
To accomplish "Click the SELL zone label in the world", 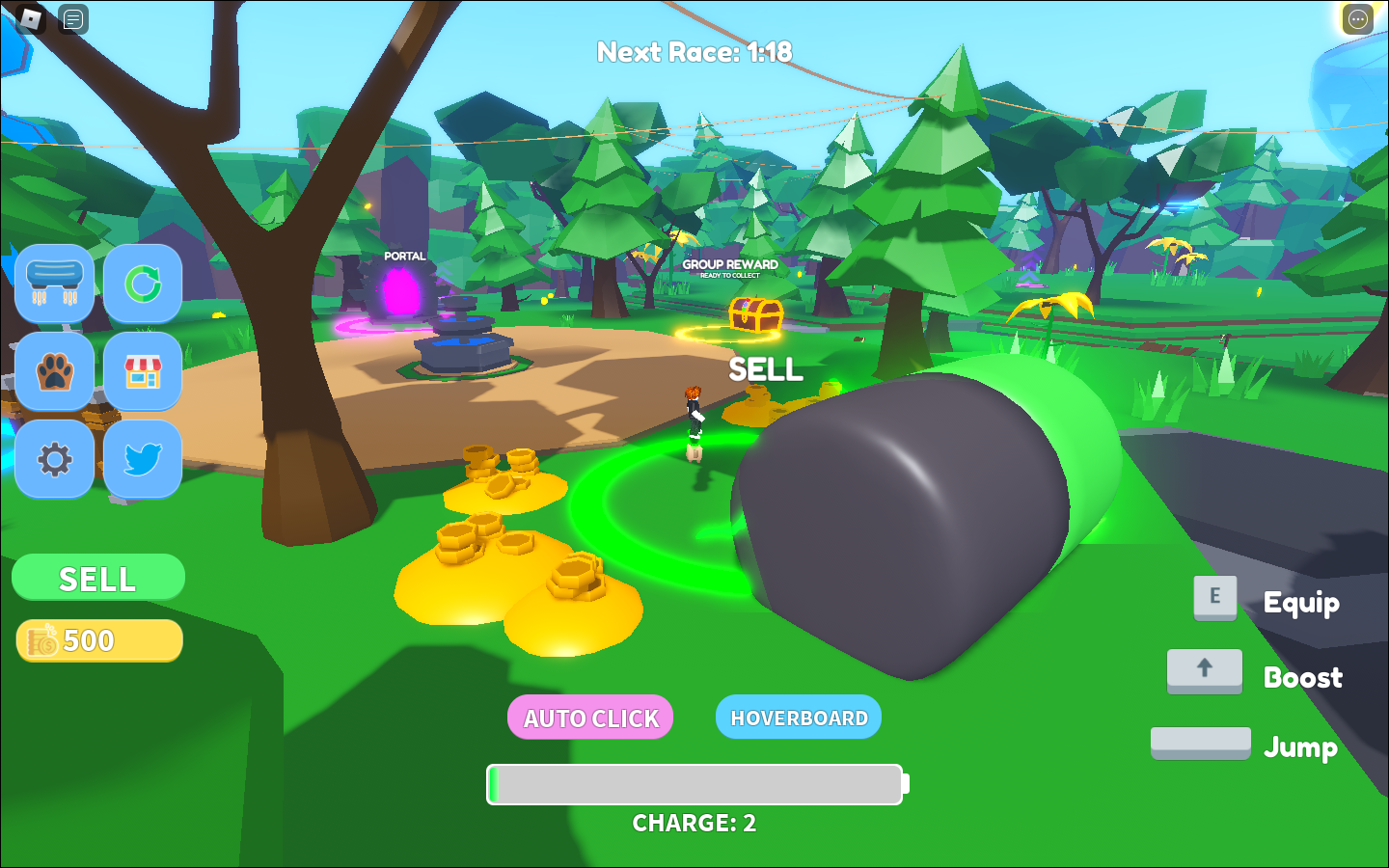I will point(767,369).
